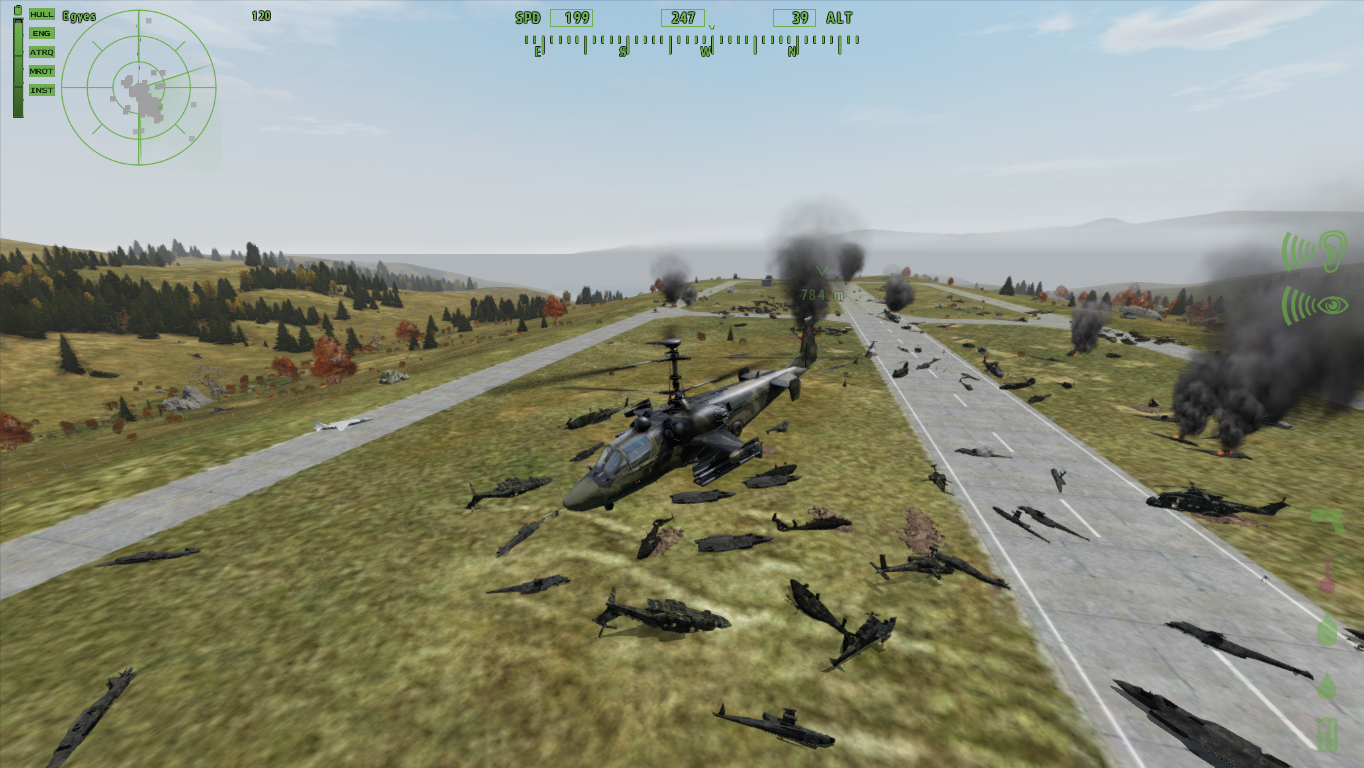Click the faint green pistol icon
The height and width of the screenshot is (768, 1364).
coord(1327,521)
